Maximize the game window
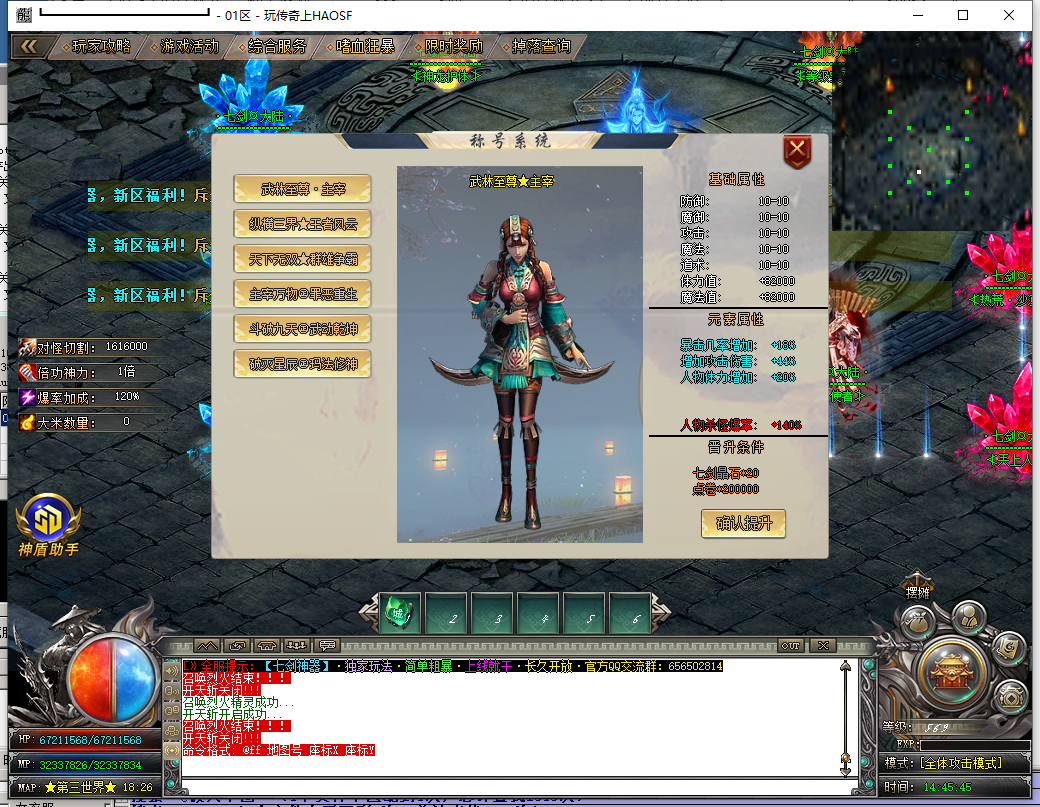Screen dimensions: 1040x807 click(x=963, y=15)
